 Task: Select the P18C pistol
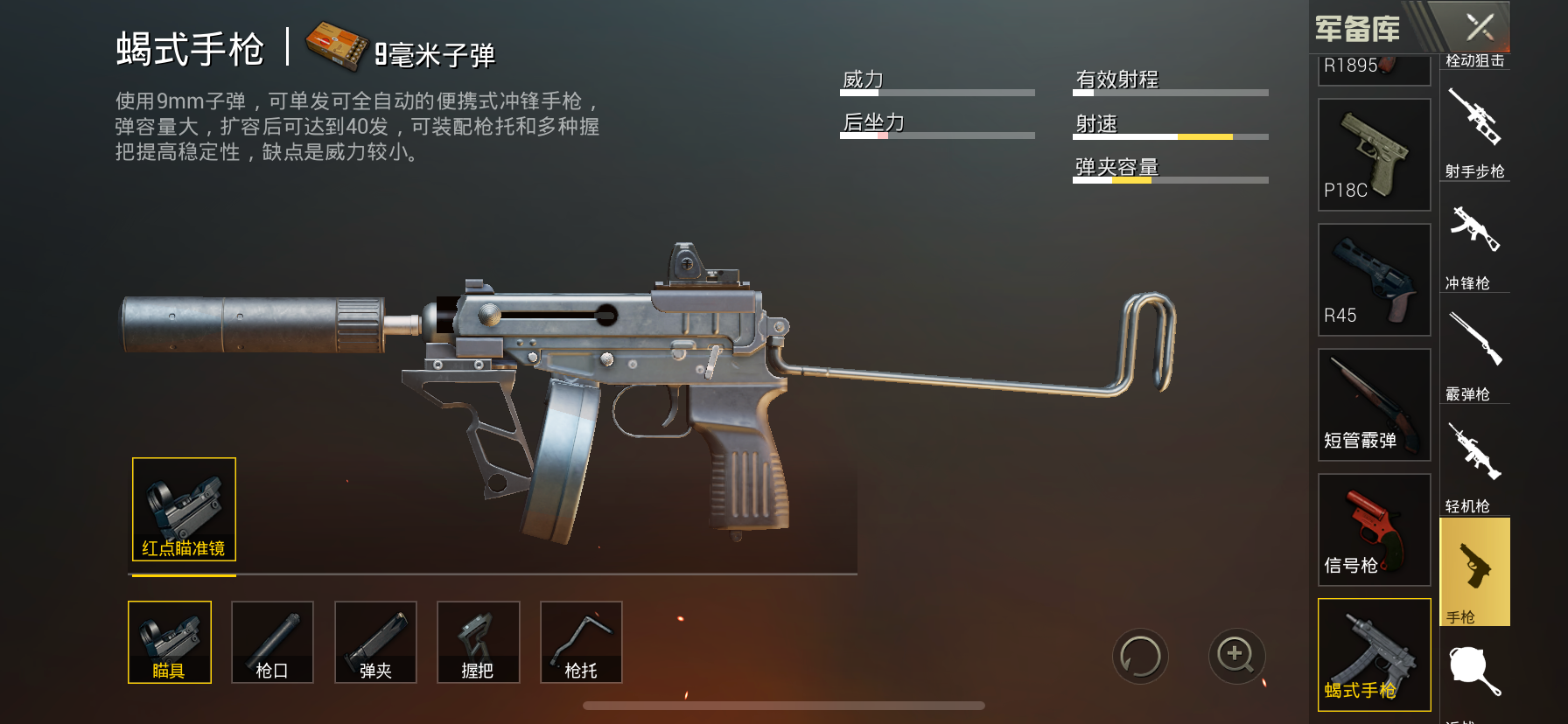[x=1374, y=155]
